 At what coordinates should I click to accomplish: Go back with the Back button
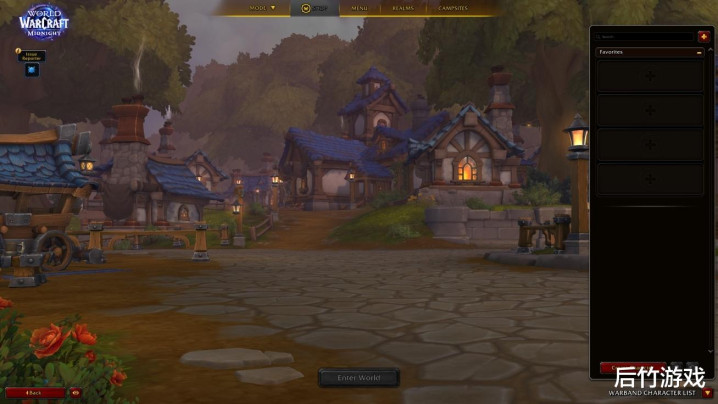coord(35,393)
